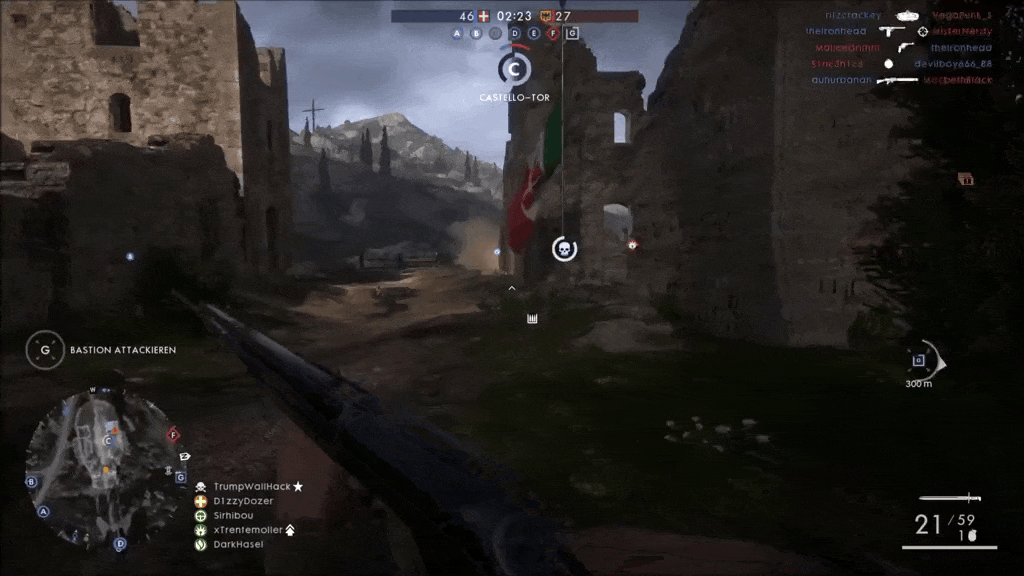Select squad member D1zzyDozer
1024x576 pixels.
pyautogui.click(x=243, y=500)
